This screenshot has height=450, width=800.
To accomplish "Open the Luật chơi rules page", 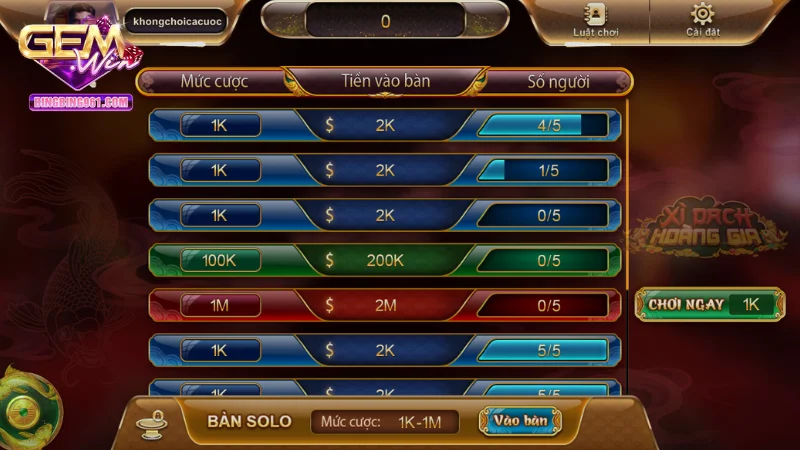I will (x=595, y=20).
